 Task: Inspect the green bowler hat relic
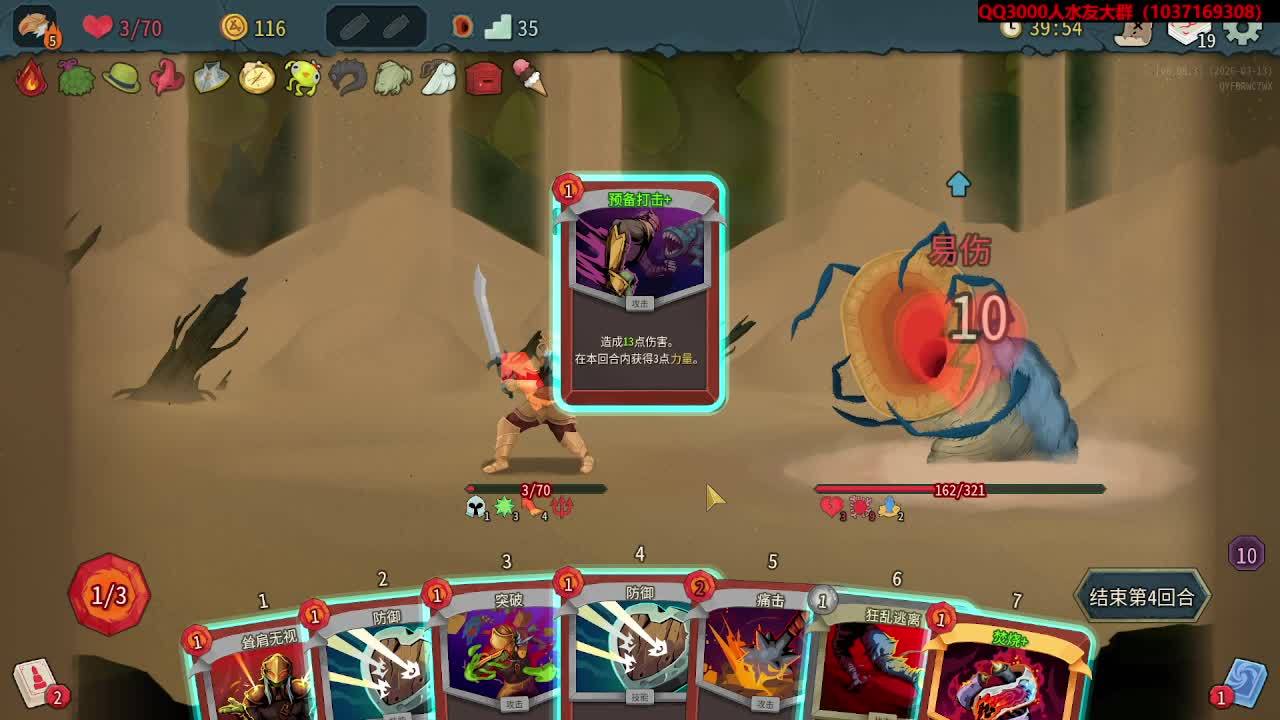pyautogui.click(x=121, y=78)
